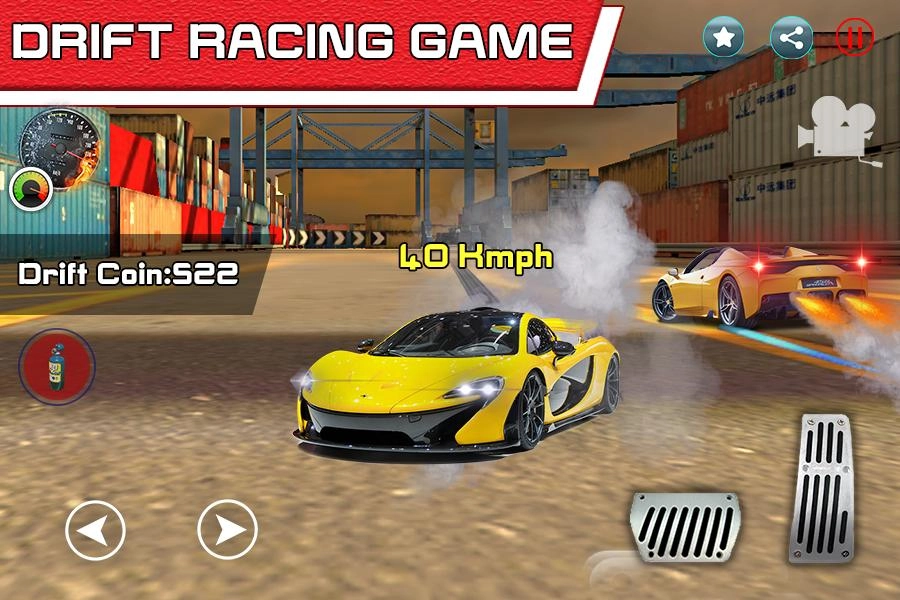Step on the tall gas pedal
The image size is (900, 600).
point(821,486)
